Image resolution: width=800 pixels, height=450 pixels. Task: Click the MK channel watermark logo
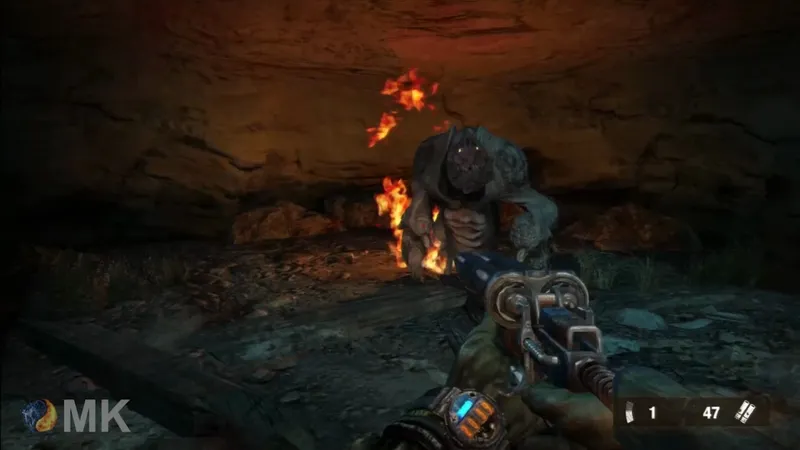click(x=78, y=415)
